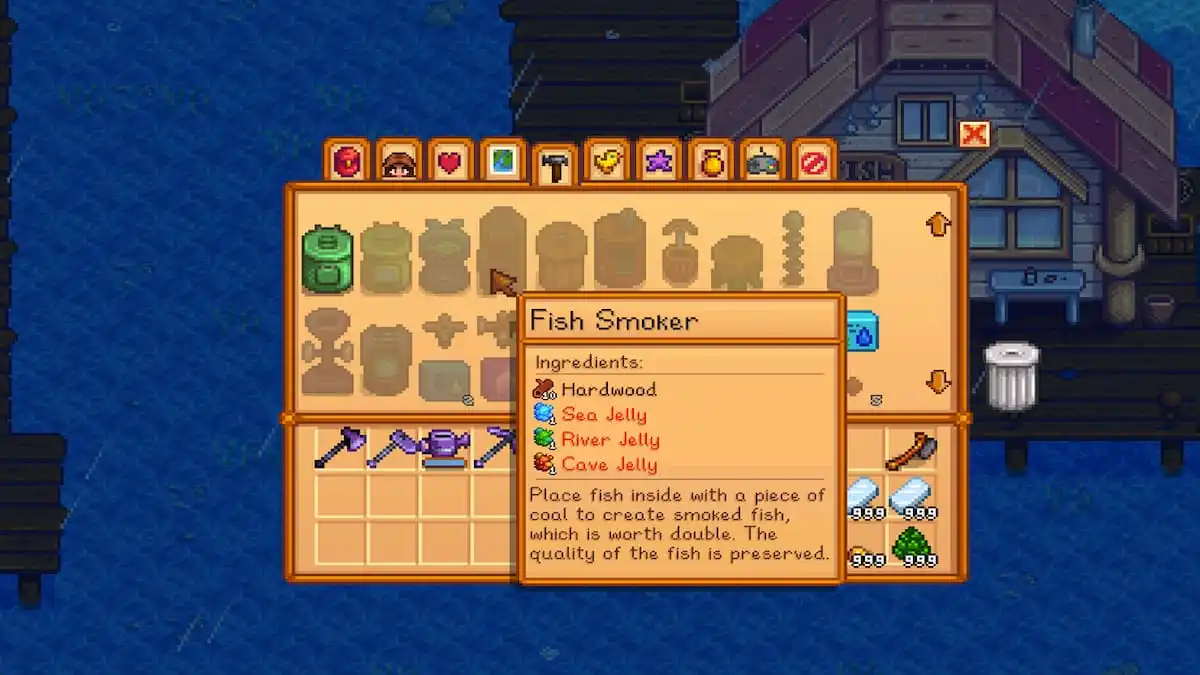Select the Exit Game red circle tab
Viewport: 1200px width, 675px height.
point(814,160)
